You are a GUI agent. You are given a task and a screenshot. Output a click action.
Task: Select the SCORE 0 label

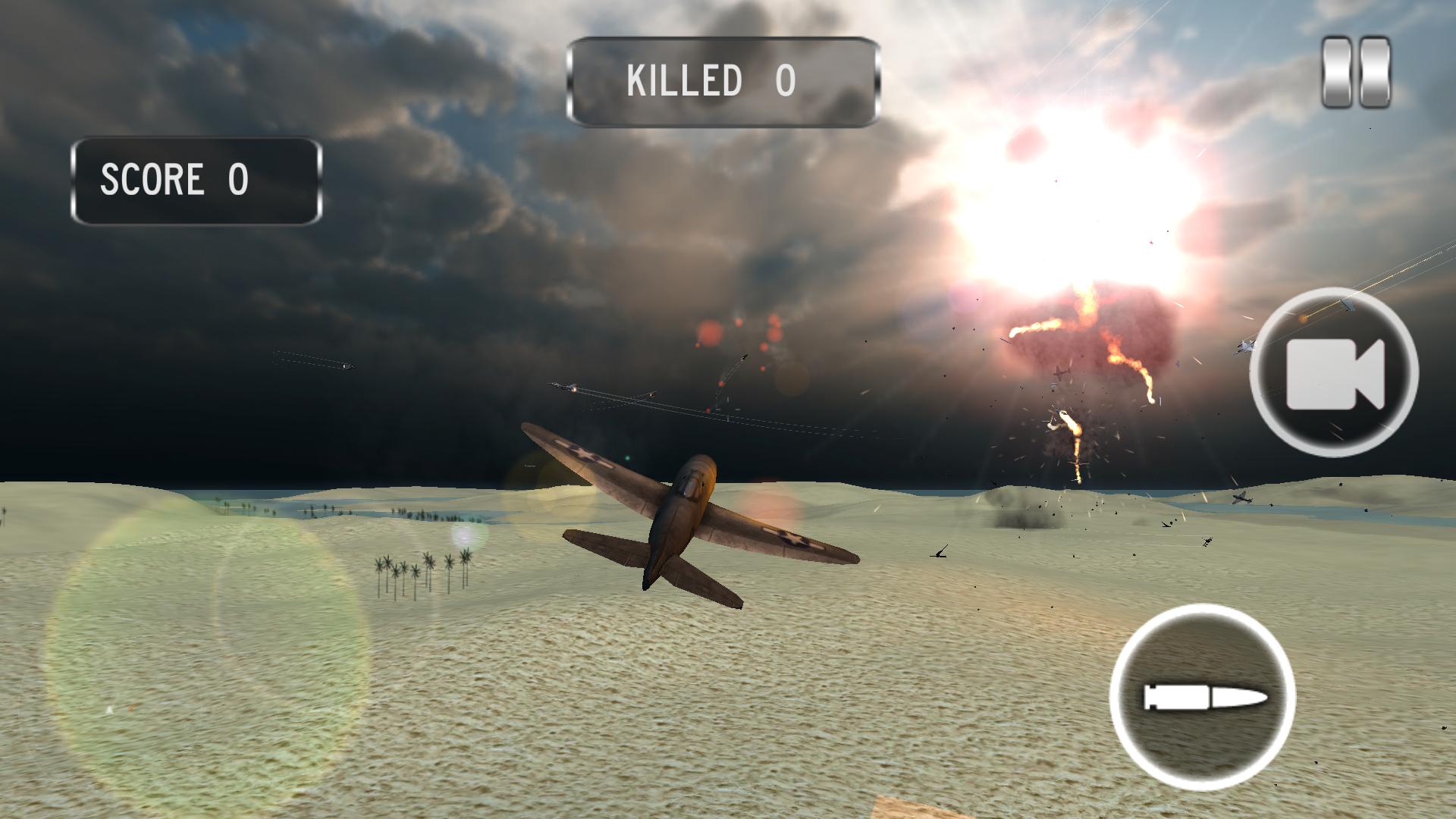coord(174,180)
